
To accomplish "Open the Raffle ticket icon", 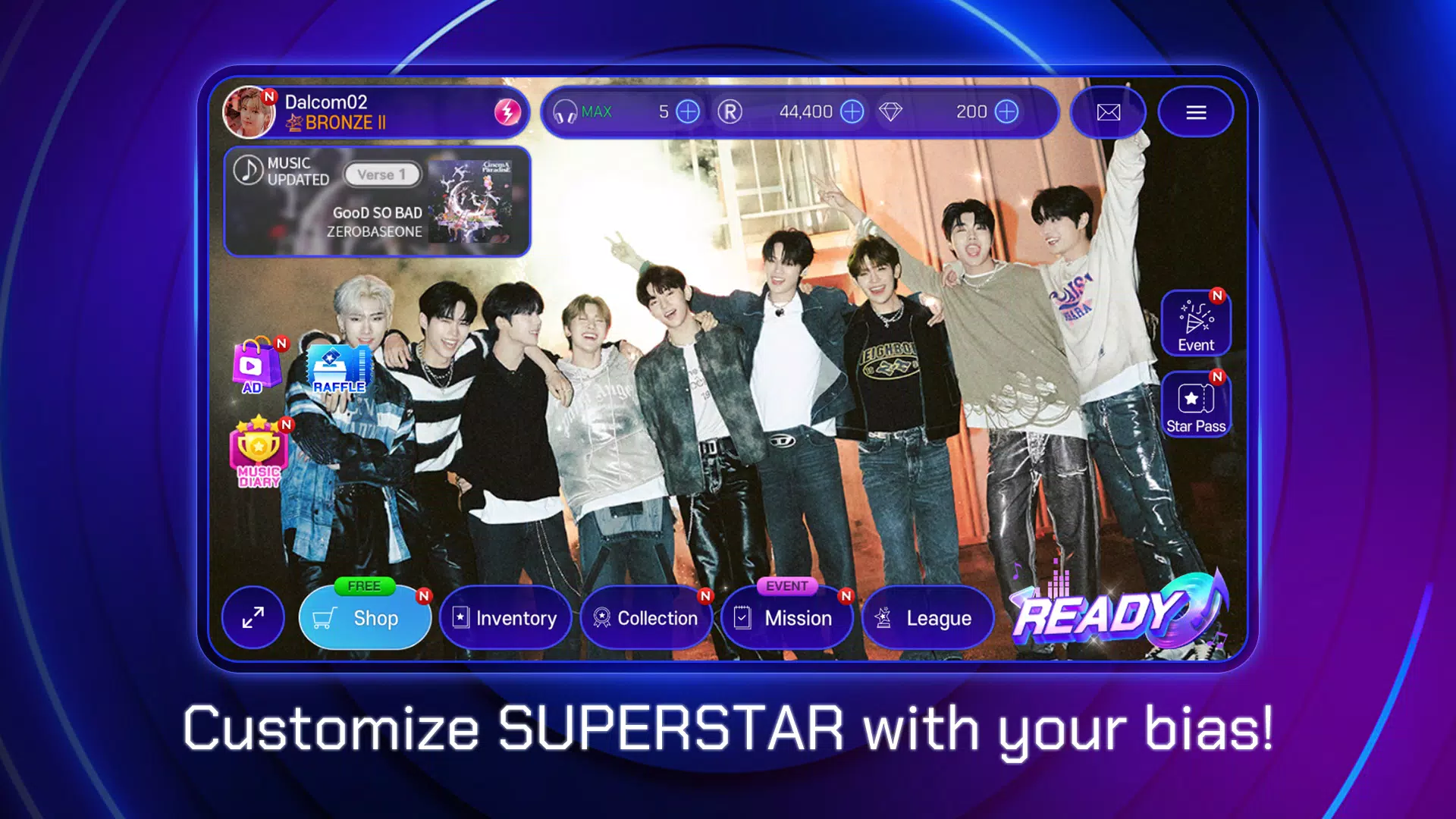I will [x=339, y=369].
